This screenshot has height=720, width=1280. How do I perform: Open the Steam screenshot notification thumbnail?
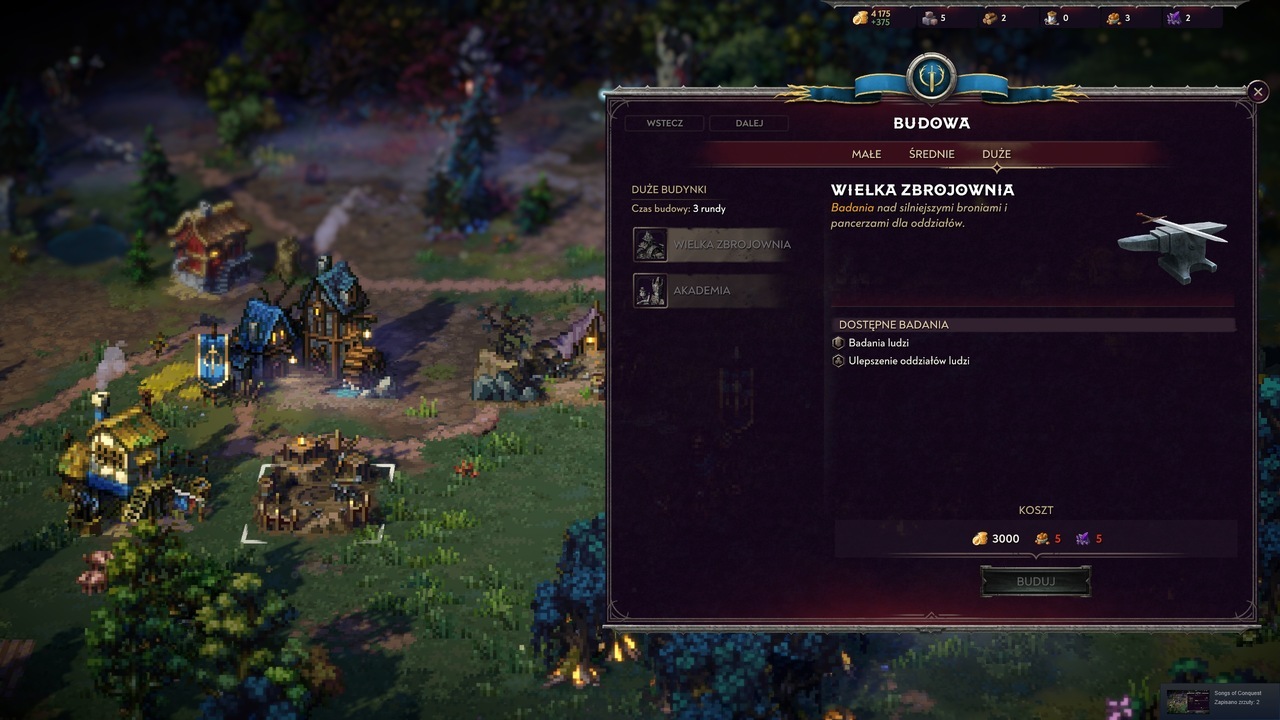pos(1188,700)
